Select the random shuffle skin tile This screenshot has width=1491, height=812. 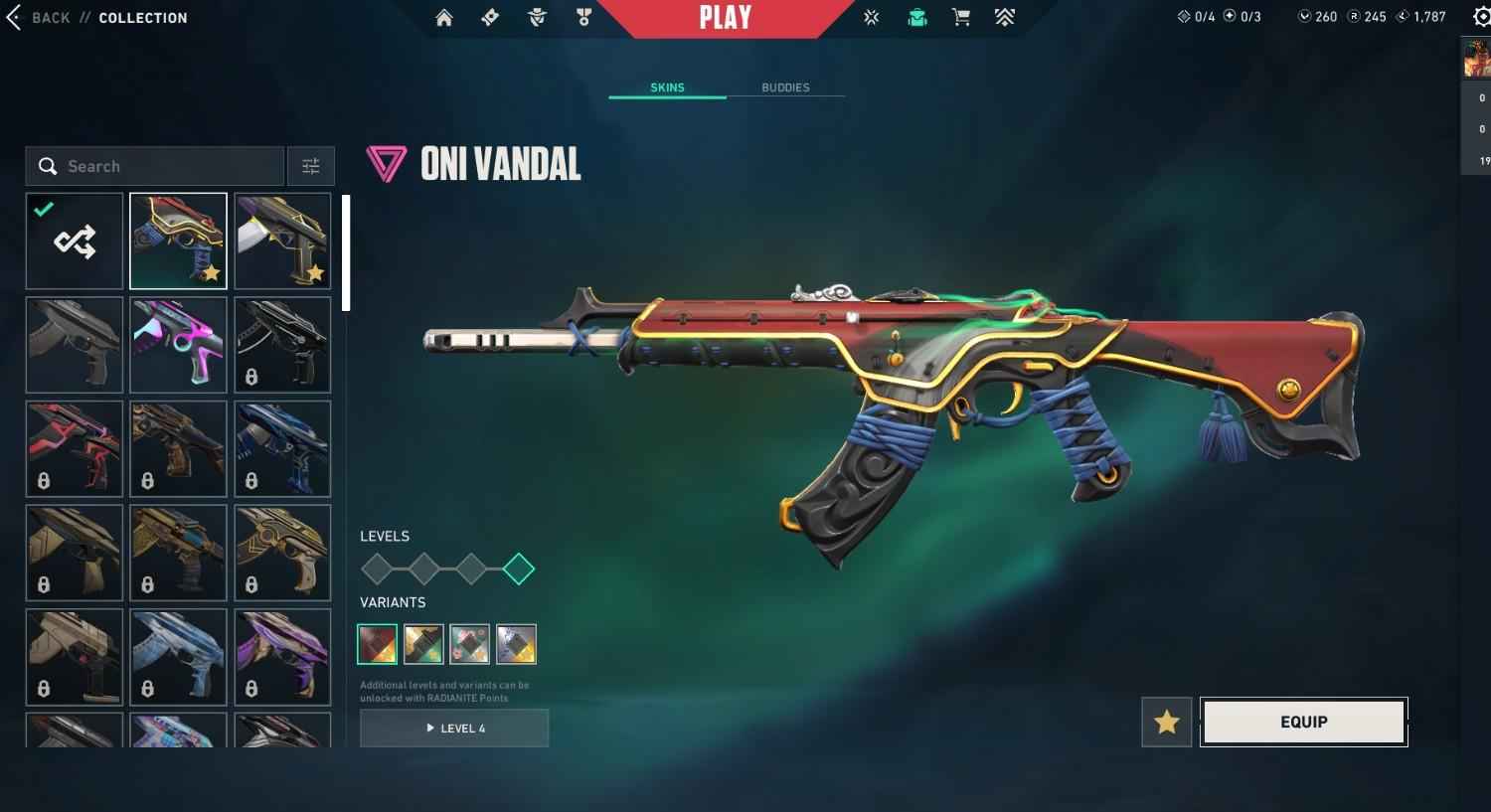tap(75, 242)
